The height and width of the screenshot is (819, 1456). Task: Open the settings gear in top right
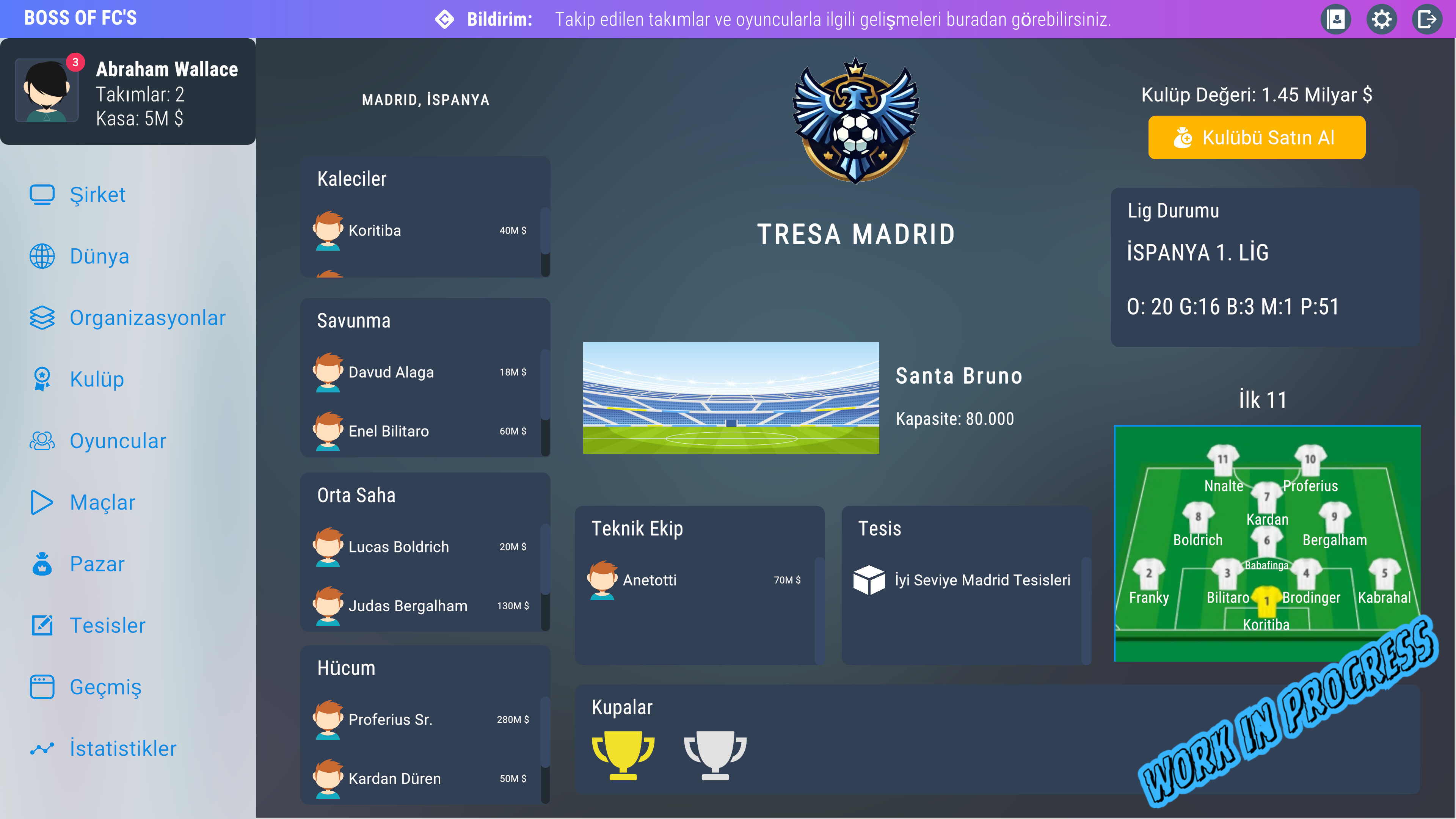click(x=1382, y=19)
